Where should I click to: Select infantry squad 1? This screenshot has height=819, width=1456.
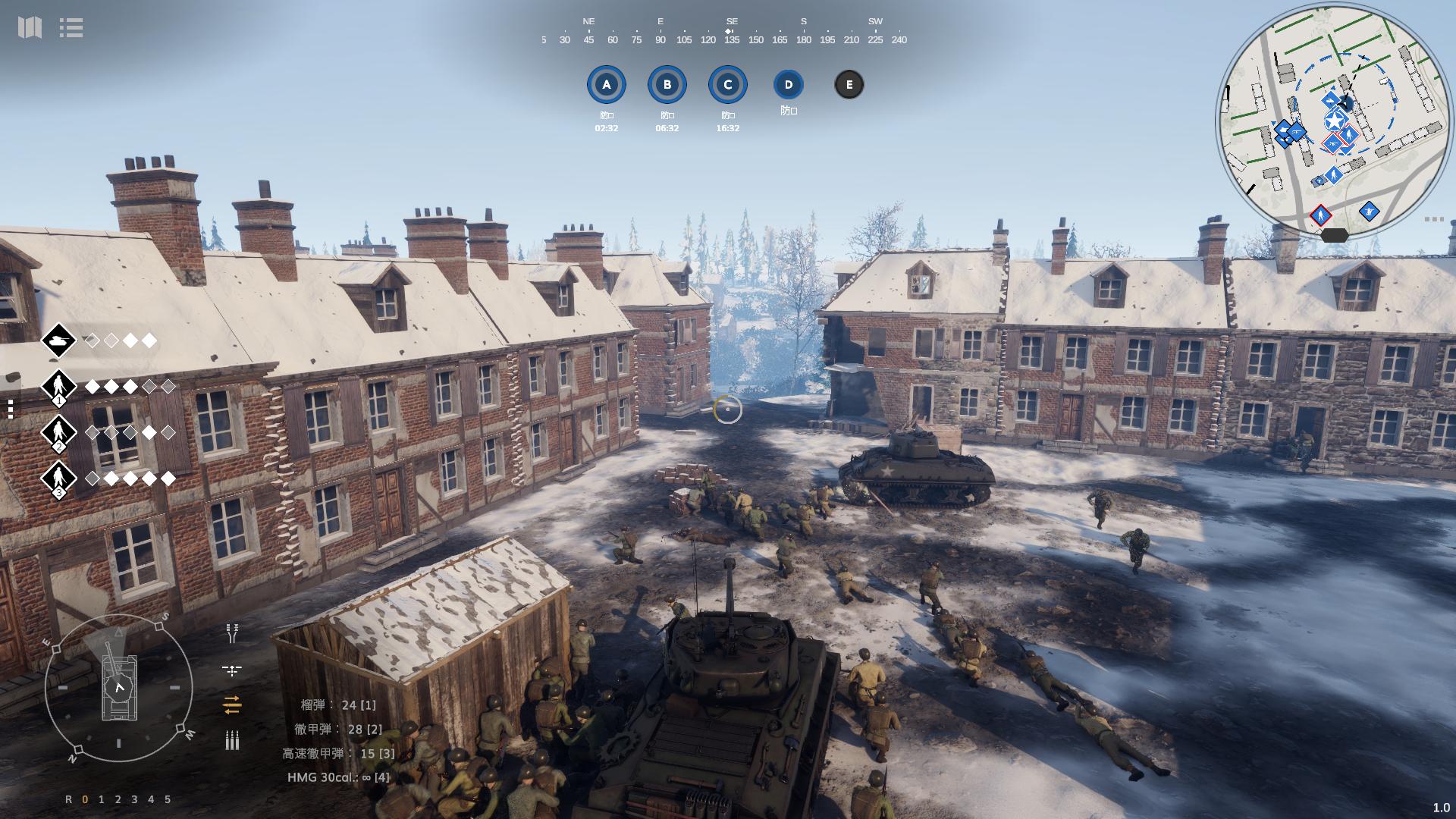pyautogui.click(x=58, y=387)
